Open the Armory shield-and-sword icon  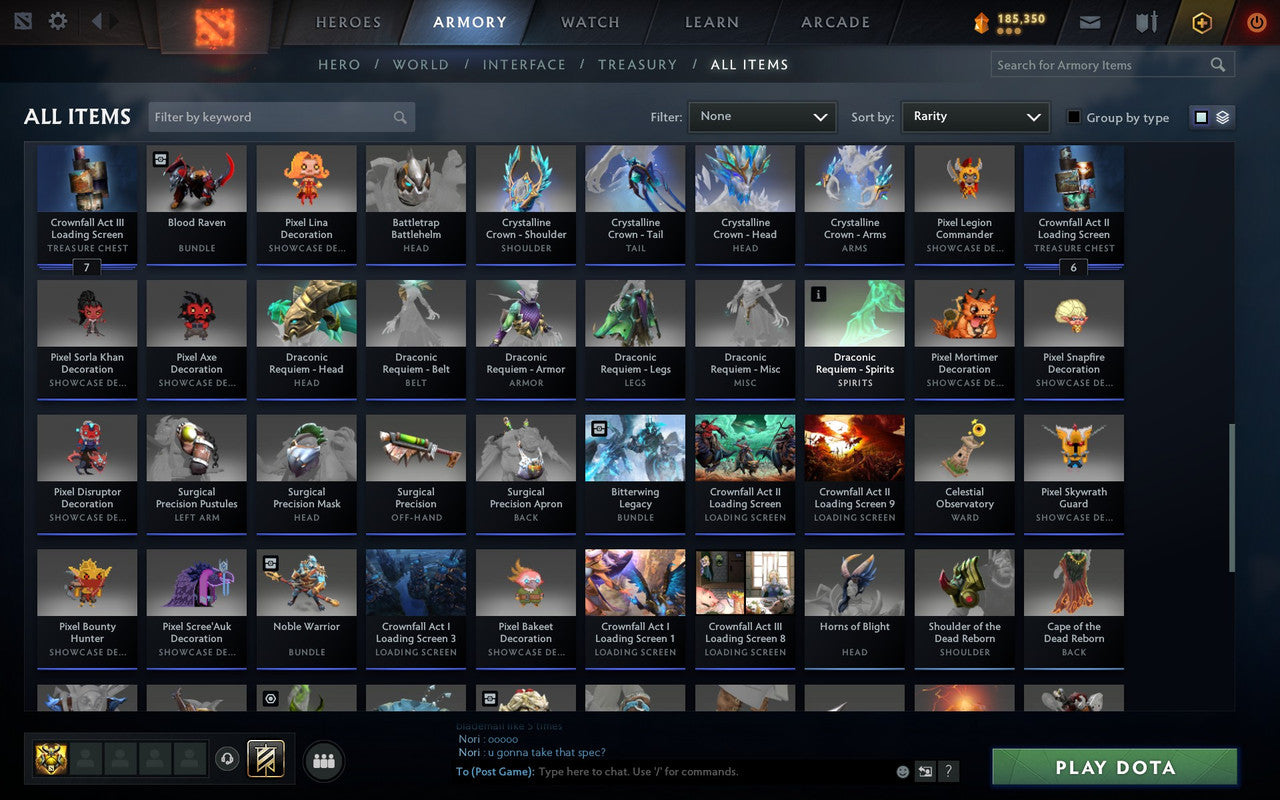1146,22
